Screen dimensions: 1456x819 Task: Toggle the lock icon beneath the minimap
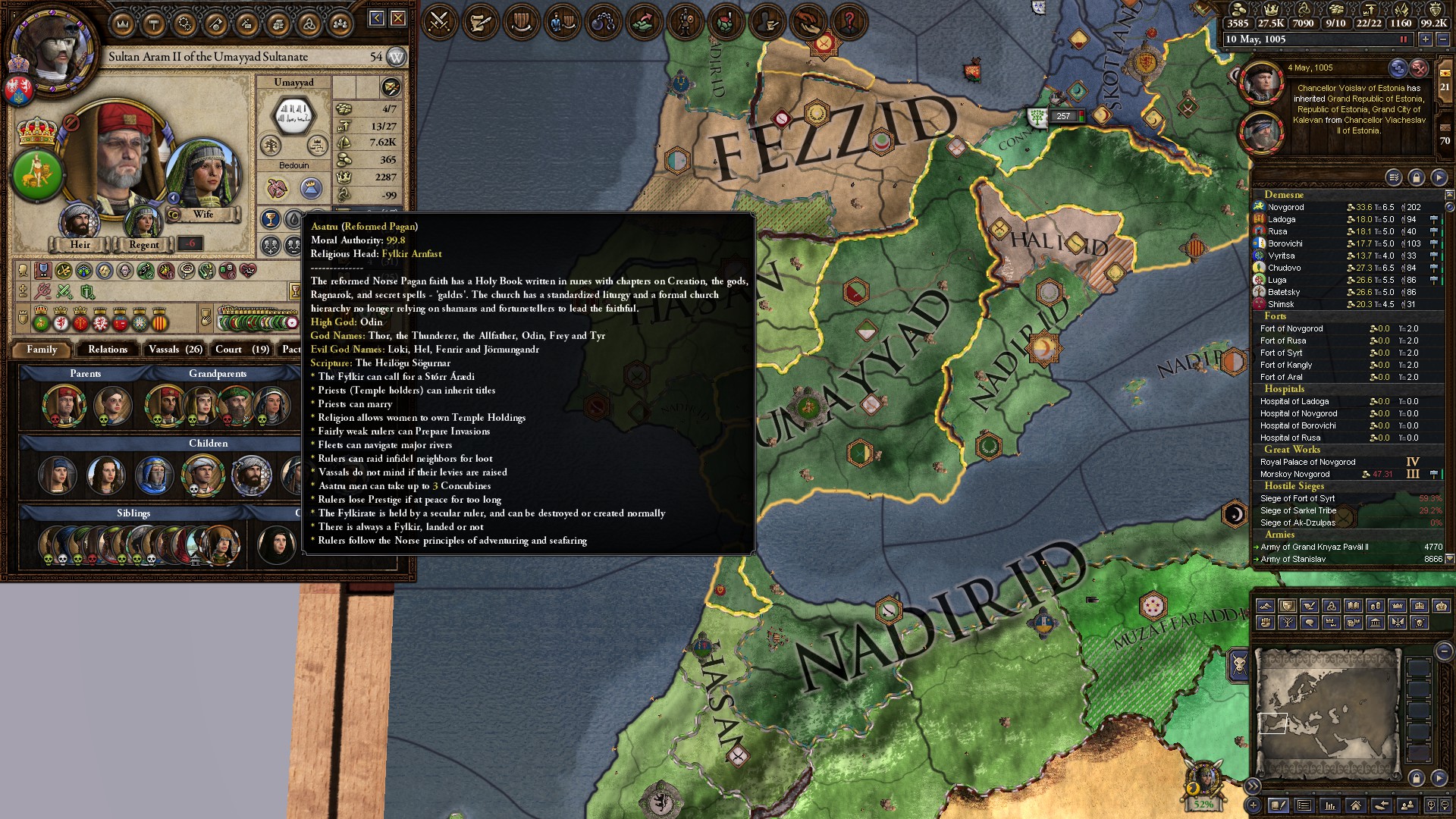click(x=1417, y=778)
